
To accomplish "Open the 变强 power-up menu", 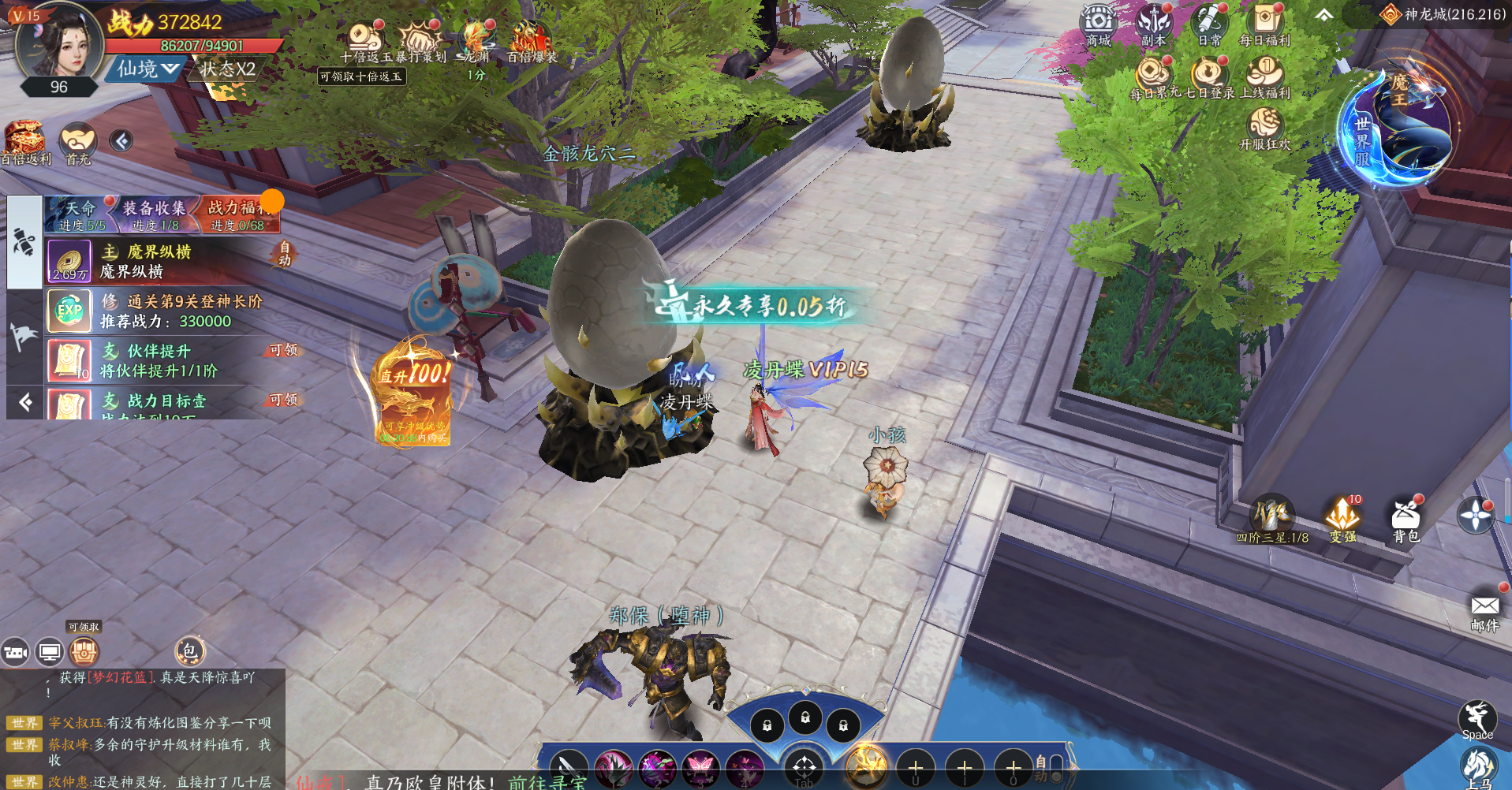I will point(1342,519).
